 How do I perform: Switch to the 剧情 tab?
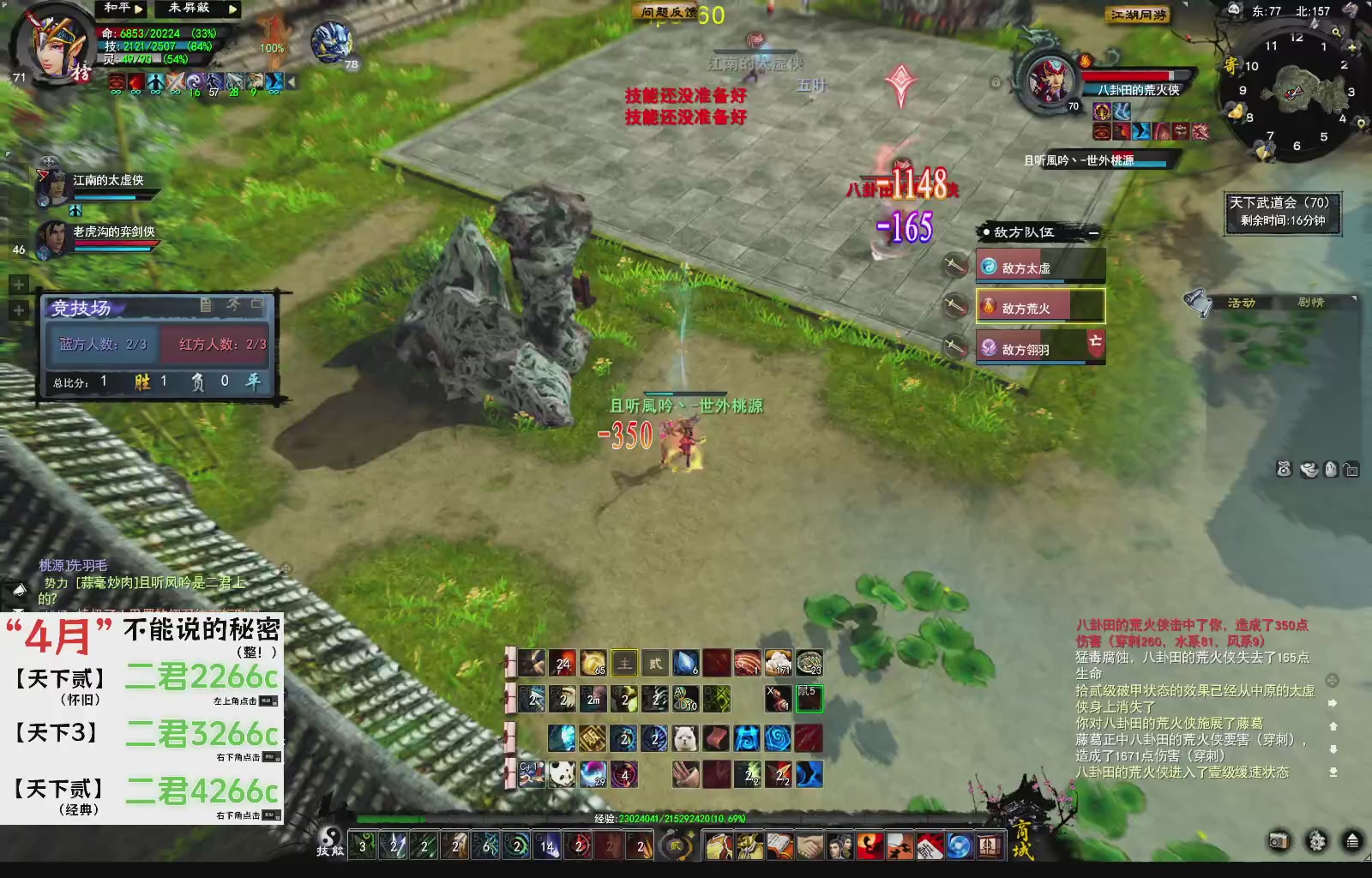pos(1311,303)
